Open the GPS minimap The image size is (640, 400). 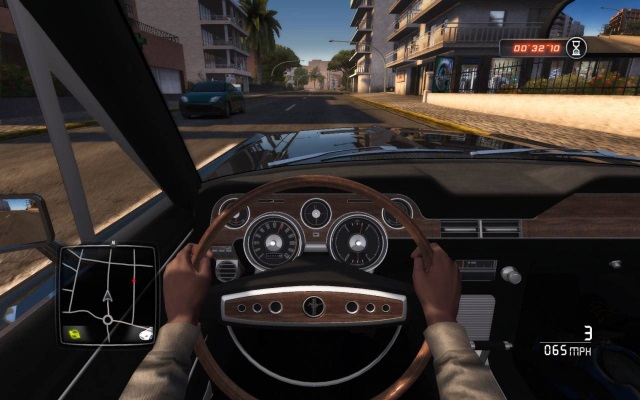pyautogui.click(x=107, y=294)
